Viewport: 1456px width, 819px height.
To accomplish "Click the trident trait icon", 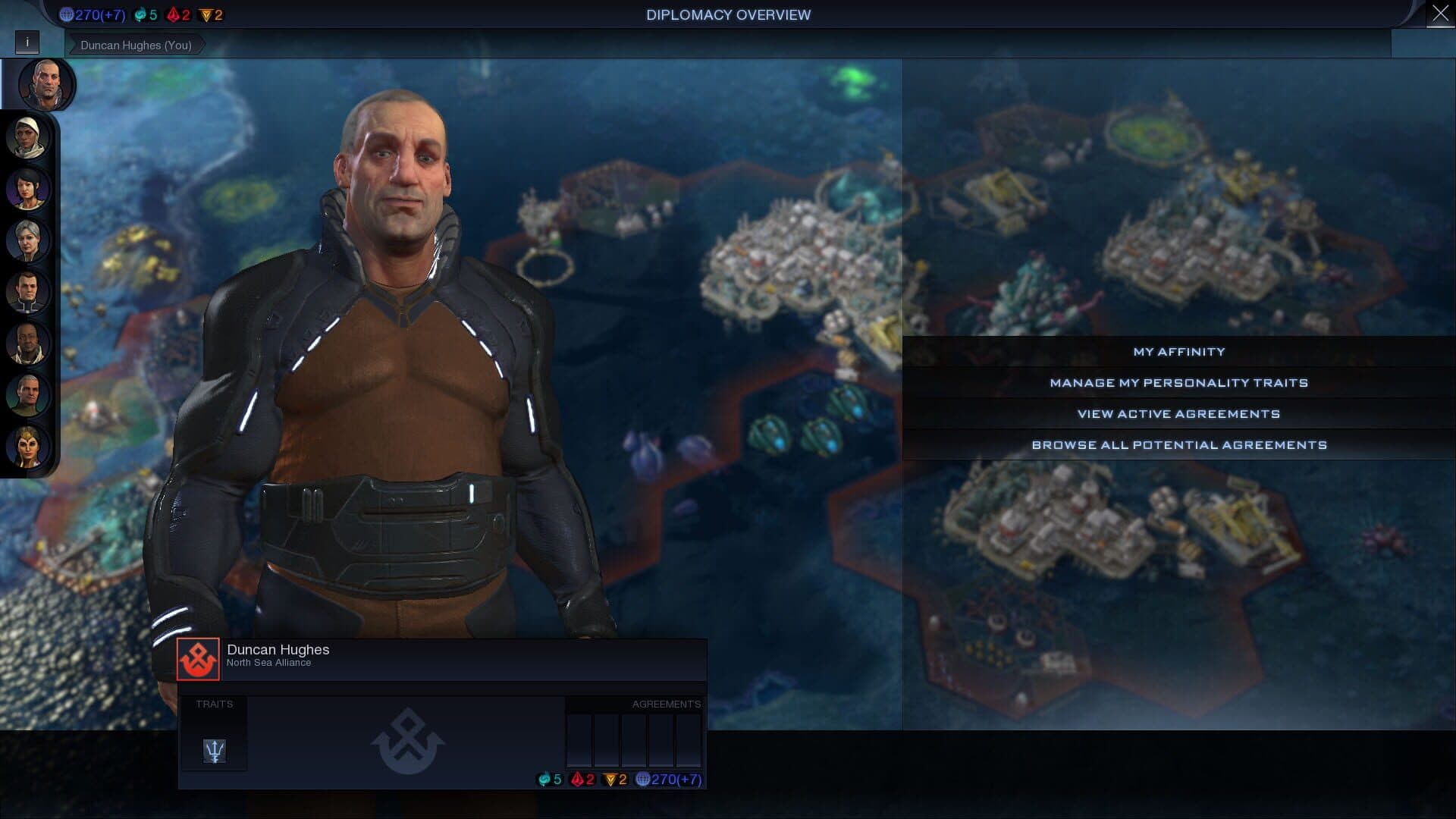I will click(215, 751).
